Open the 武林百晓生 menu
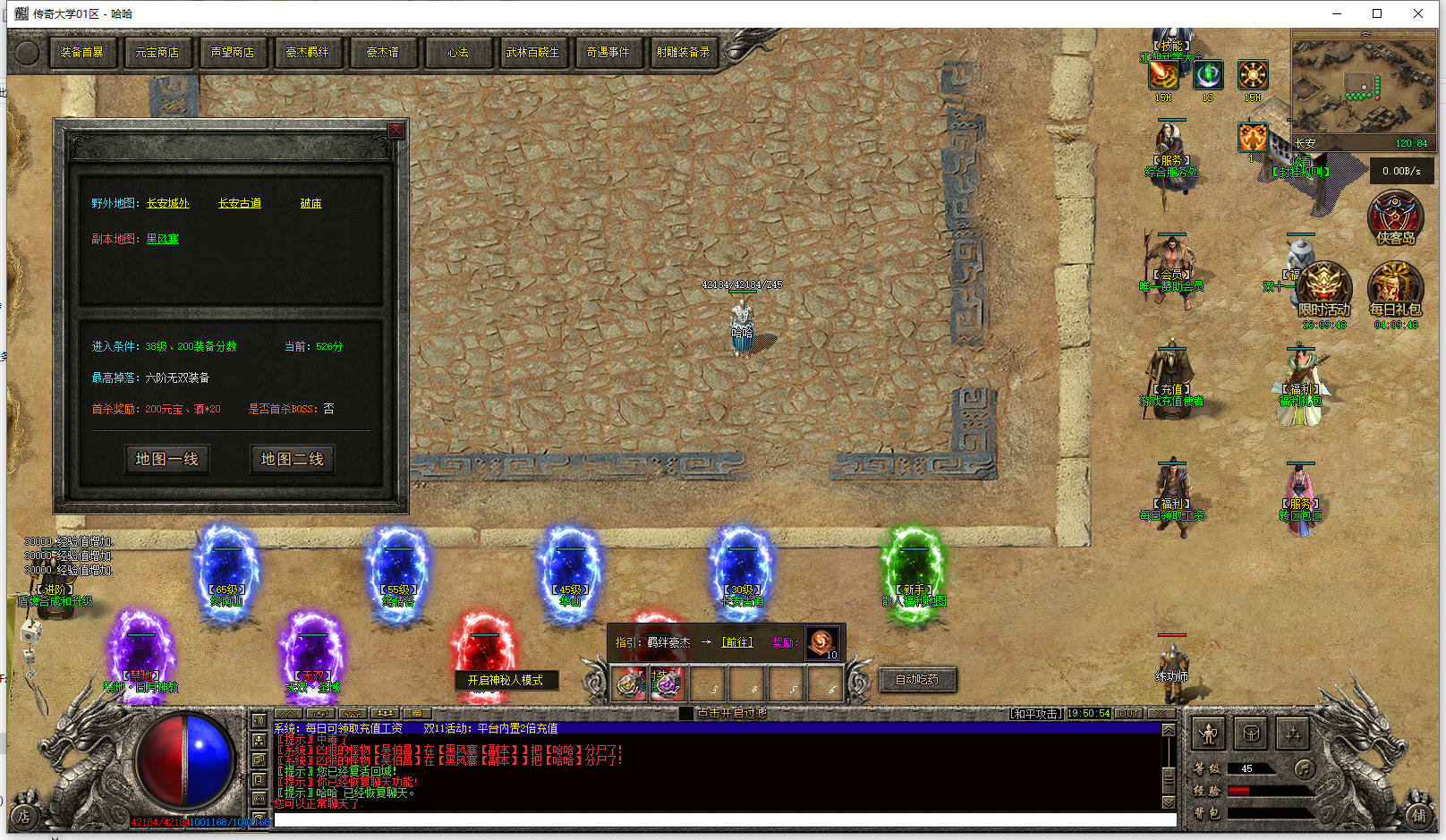Image resolution: width=1446 pixels, height=840 pixels. pyautogui.click(x=532, y=53)
